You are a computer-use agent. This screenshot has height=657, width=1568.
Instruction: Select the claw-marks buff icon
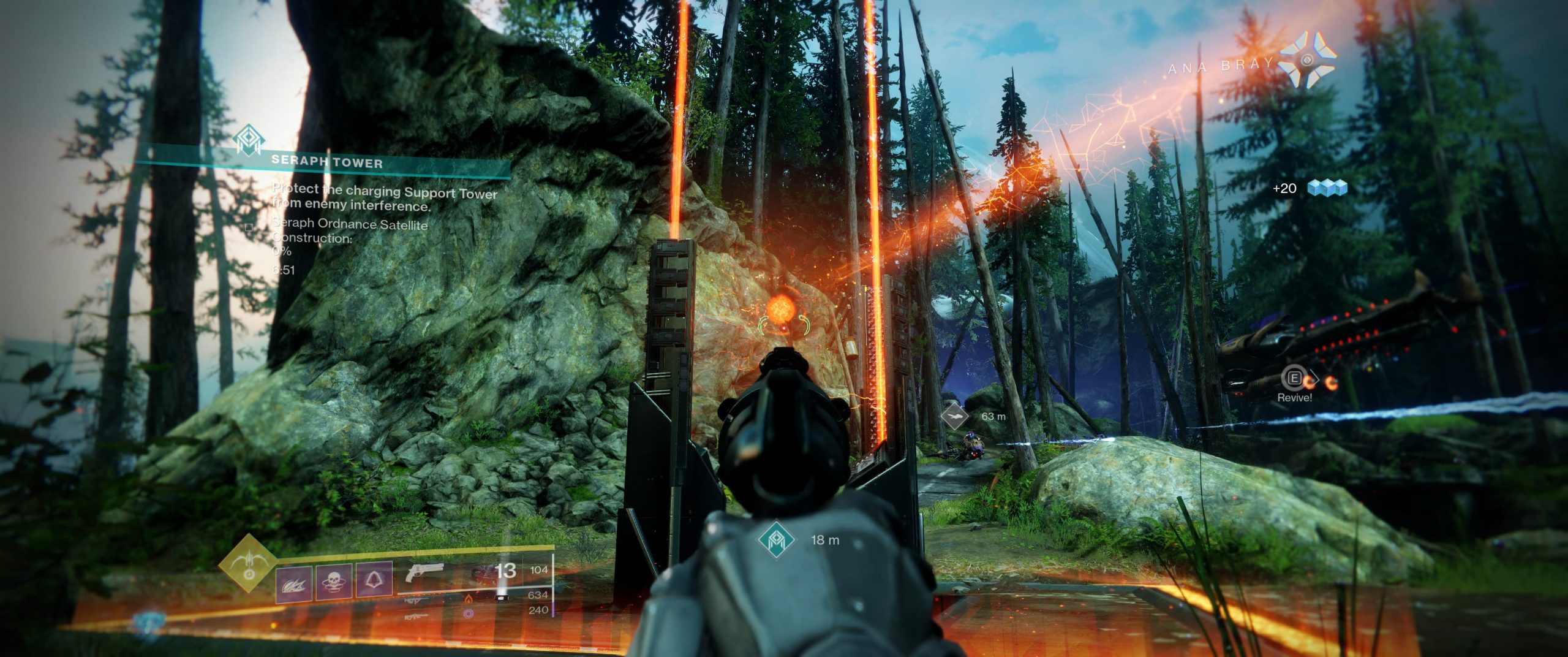[x=293, y=584]
